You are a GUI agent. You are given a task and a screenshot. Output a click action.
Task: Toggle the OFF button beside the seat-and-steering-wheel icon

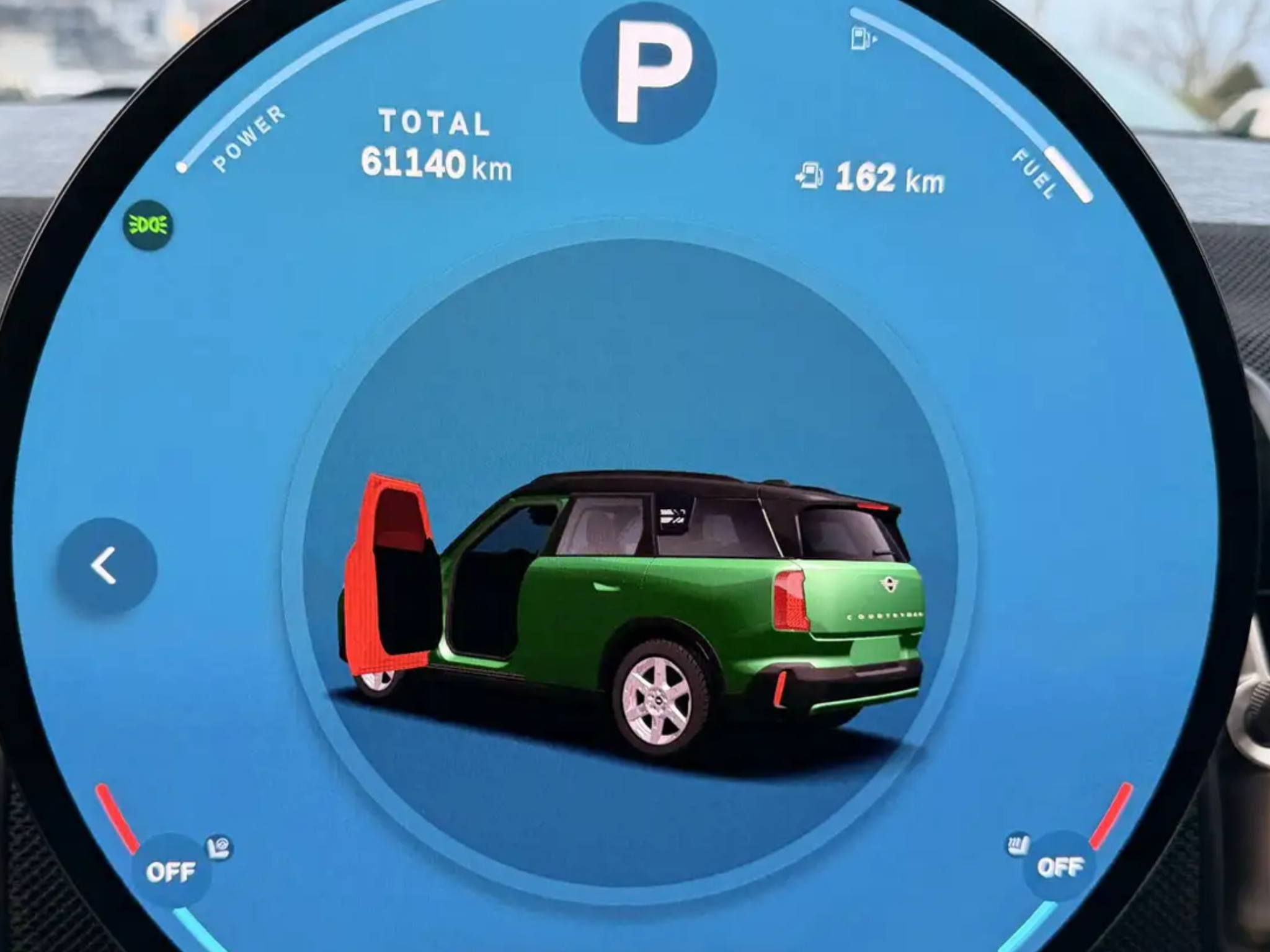pos(171,873)
